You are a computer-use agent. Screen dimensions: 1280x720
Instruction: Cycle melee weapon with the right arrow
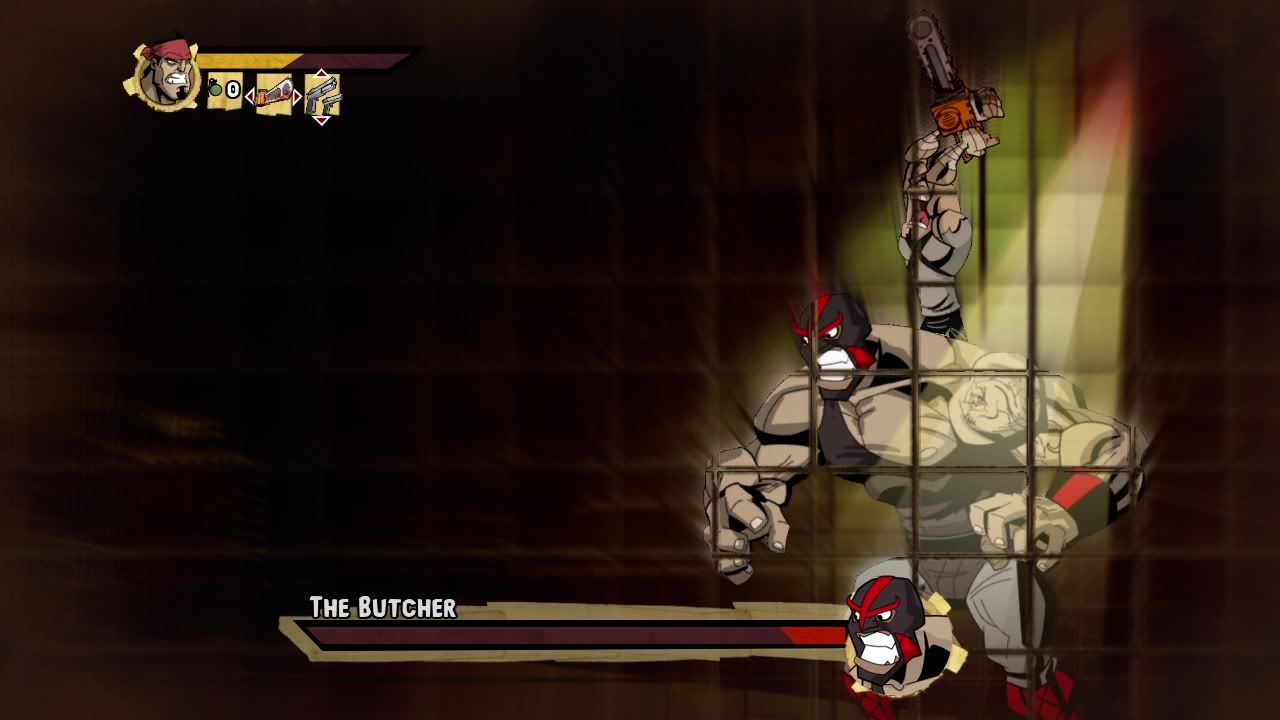[x=298, y=96]
